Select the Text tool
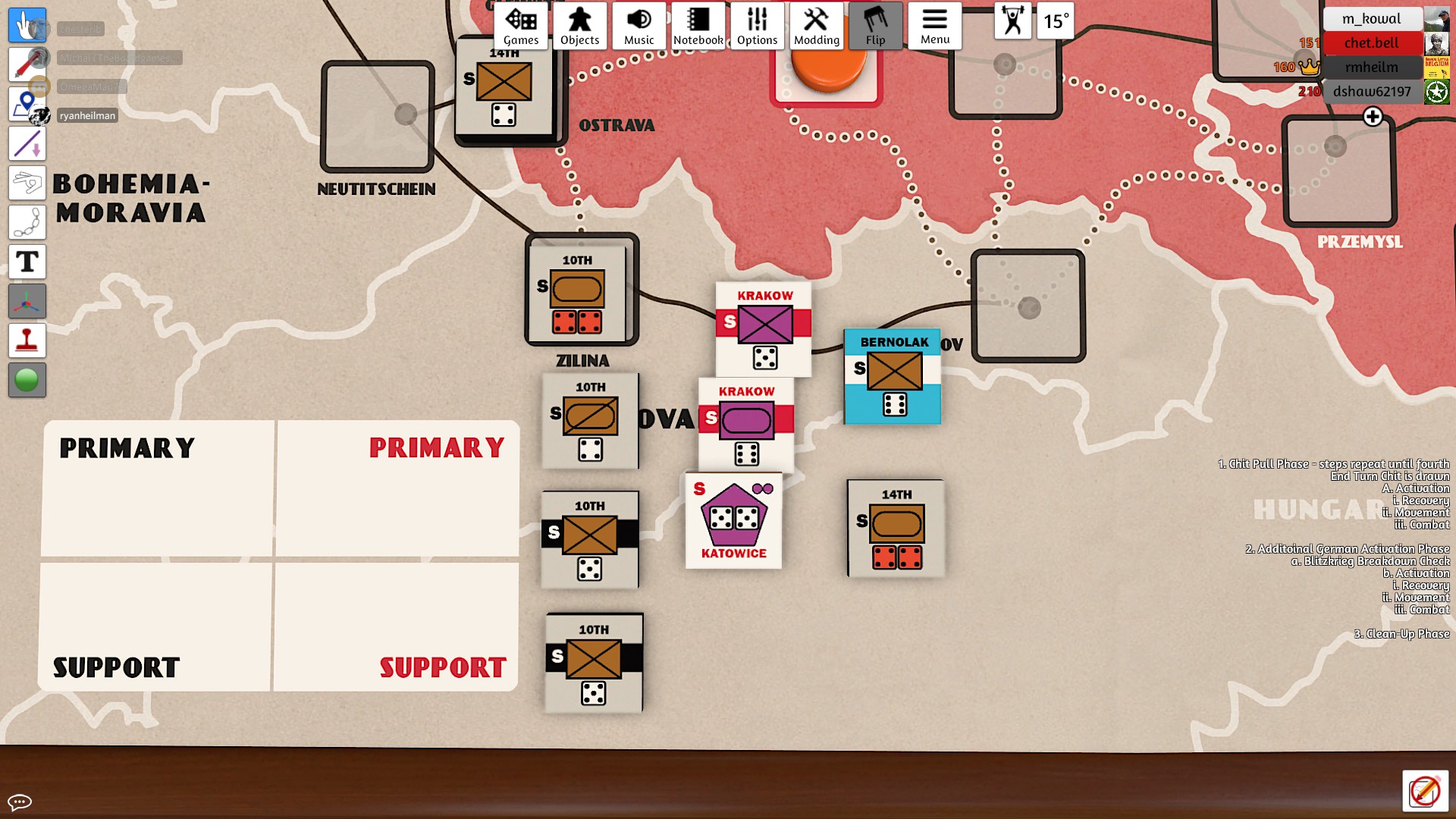 [27, 262]
